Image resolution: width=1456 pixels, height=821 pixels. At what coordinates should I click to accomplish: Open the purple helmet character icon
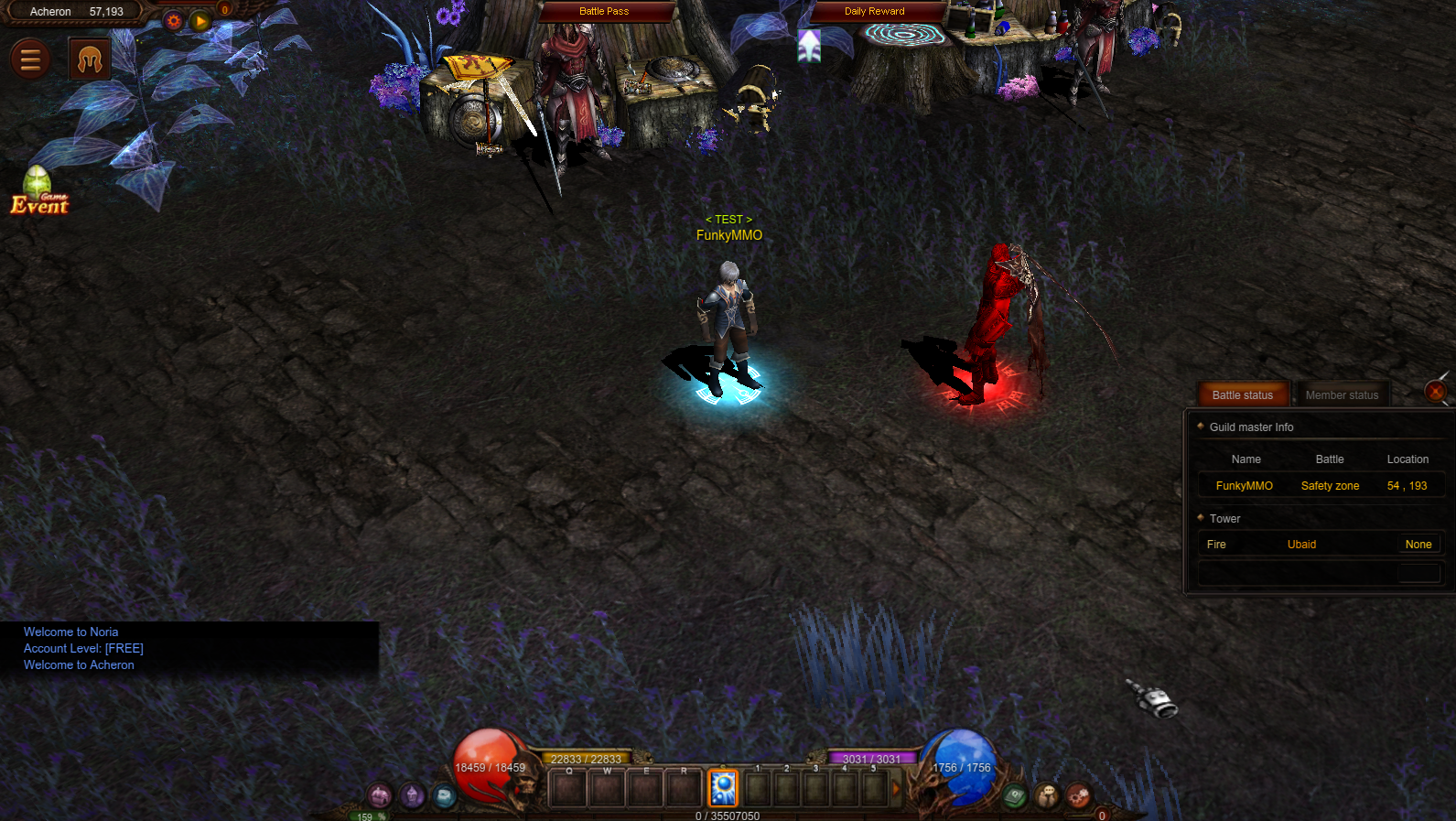click(x=413, y=796)
